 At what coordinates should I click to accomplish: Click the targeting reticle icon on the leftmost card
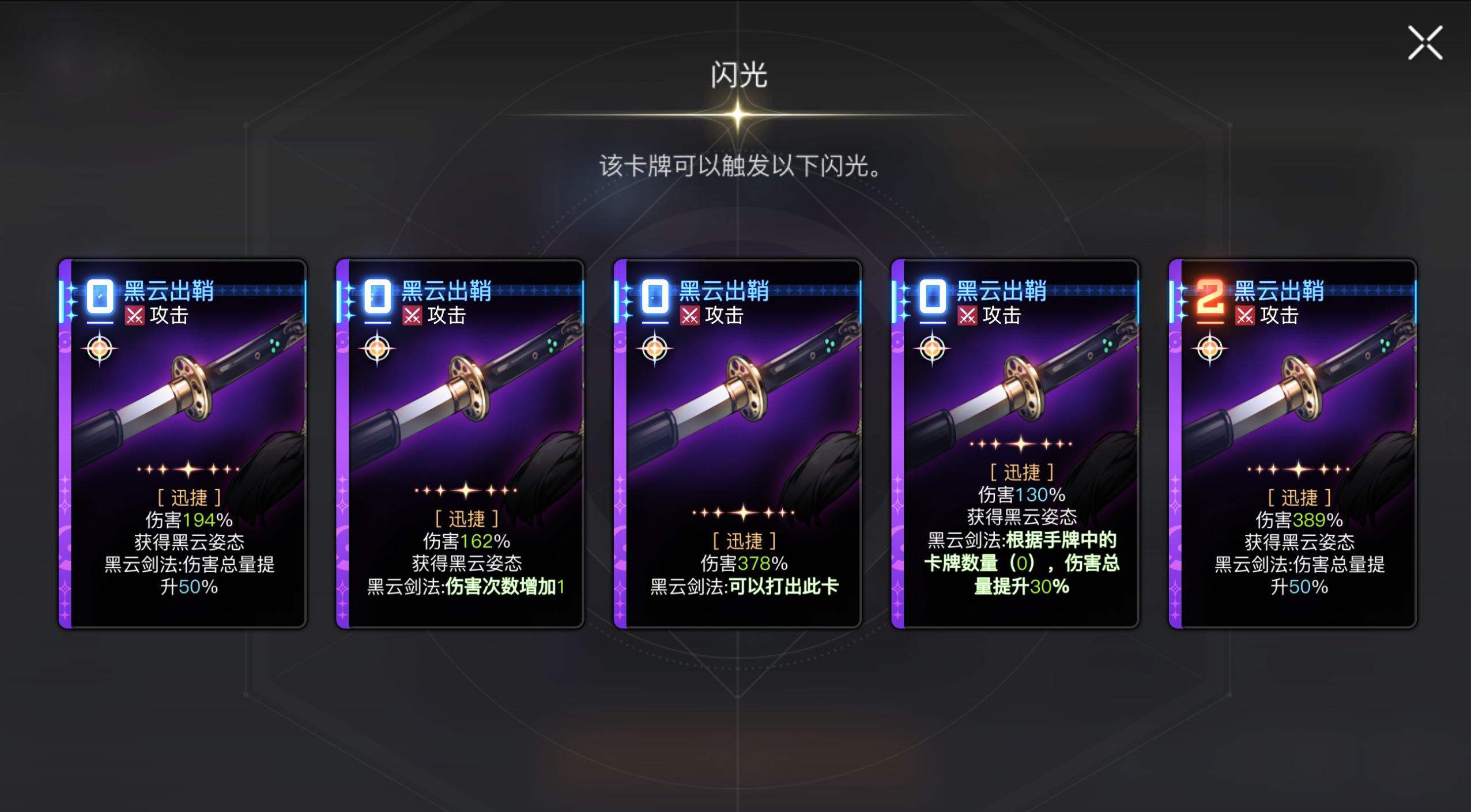coord(99,348)
